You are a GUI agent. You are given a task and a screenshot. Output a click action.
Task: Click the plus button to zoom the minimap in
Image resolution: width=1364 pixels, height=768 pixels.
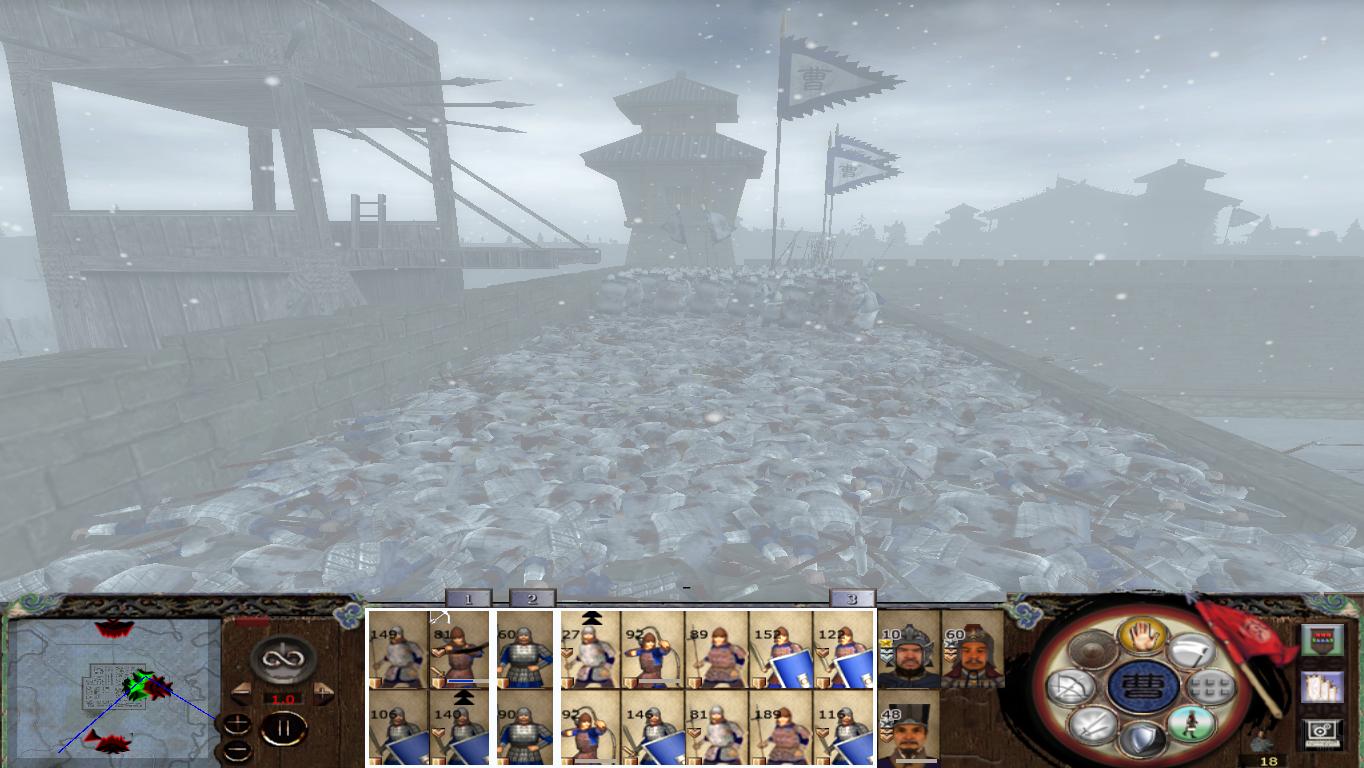(x=235, y=722)
